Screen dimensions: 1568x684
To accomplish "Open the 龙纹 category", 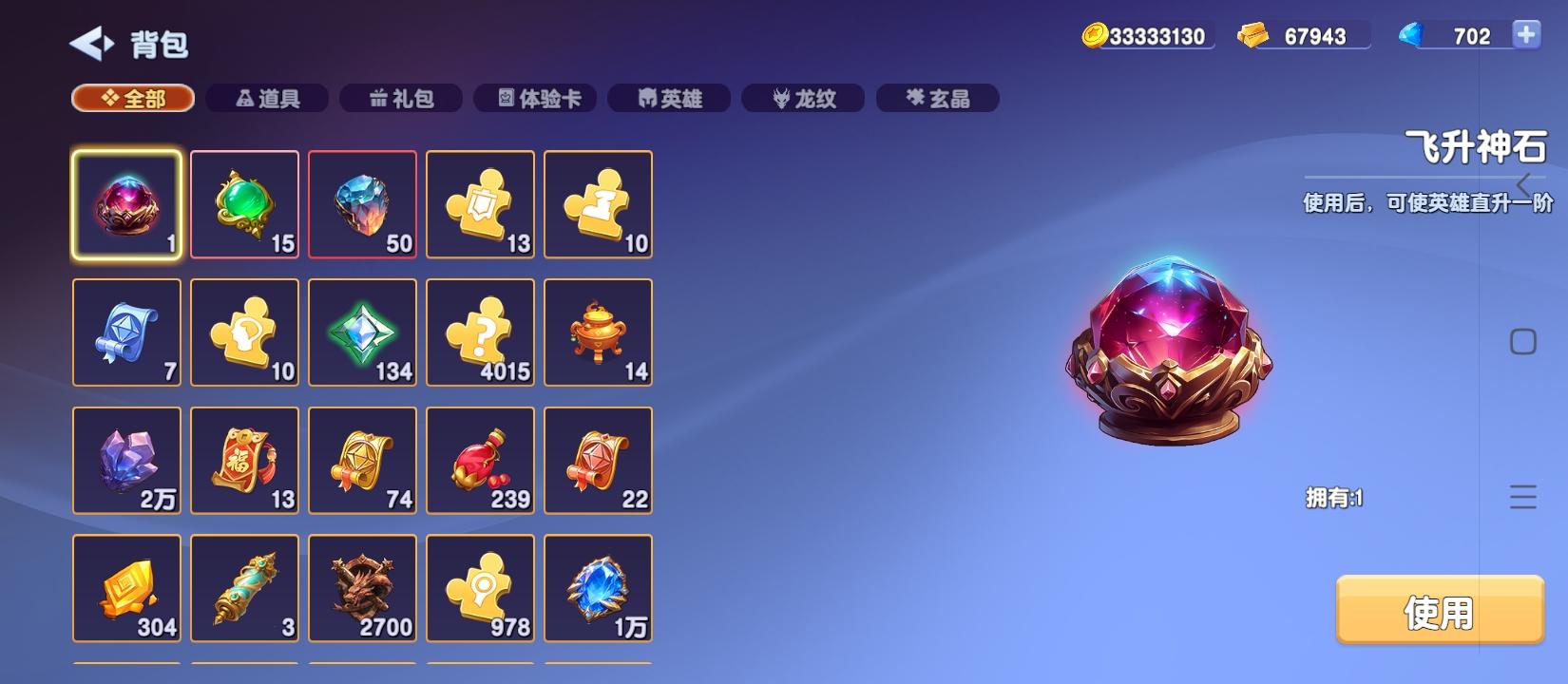I will [803, 98].
